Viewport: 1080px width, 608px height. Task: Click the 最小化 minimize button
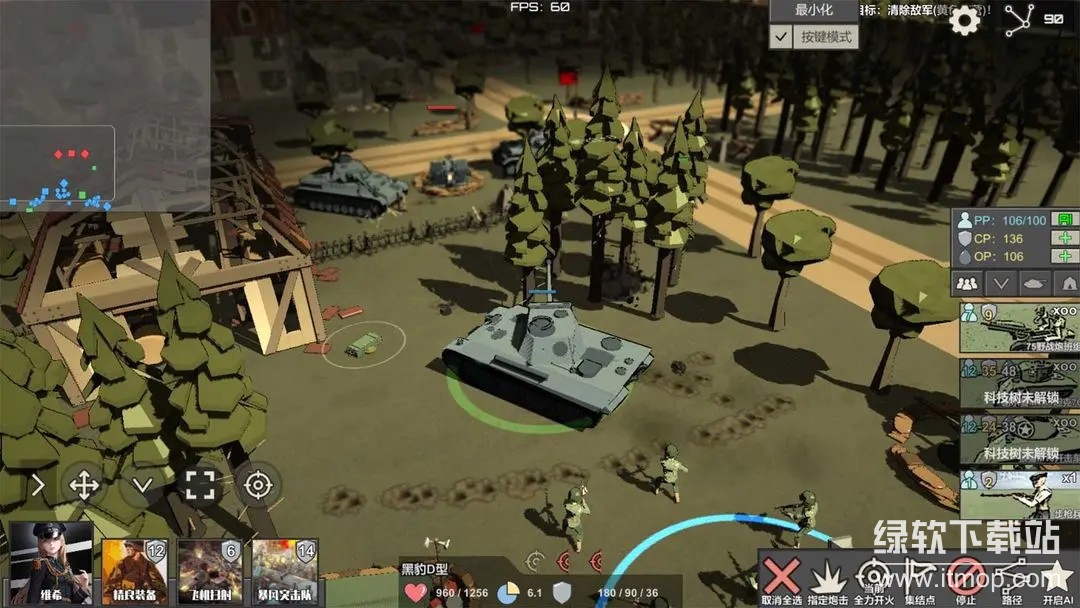click(x=813, y=11)
